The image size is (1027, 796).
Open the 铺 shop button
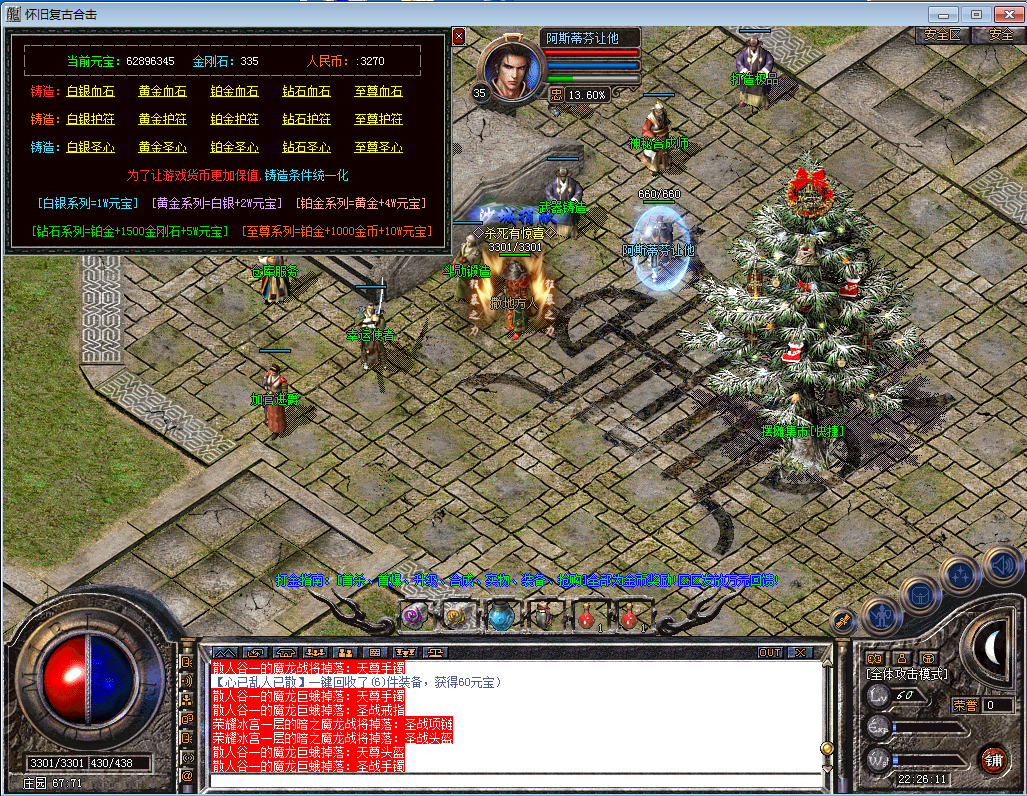(x=992, y=758)
